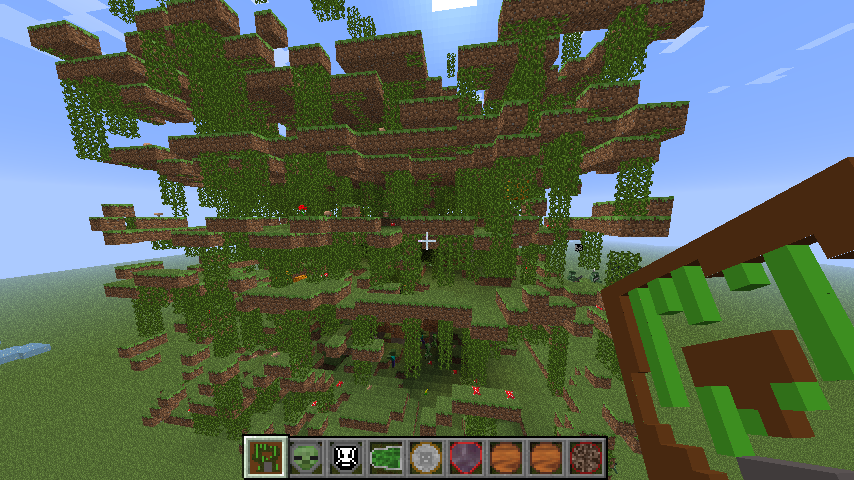This screenshot has height=480, width=854.
Task: Select the white skull face on black item
Action: 346,456
